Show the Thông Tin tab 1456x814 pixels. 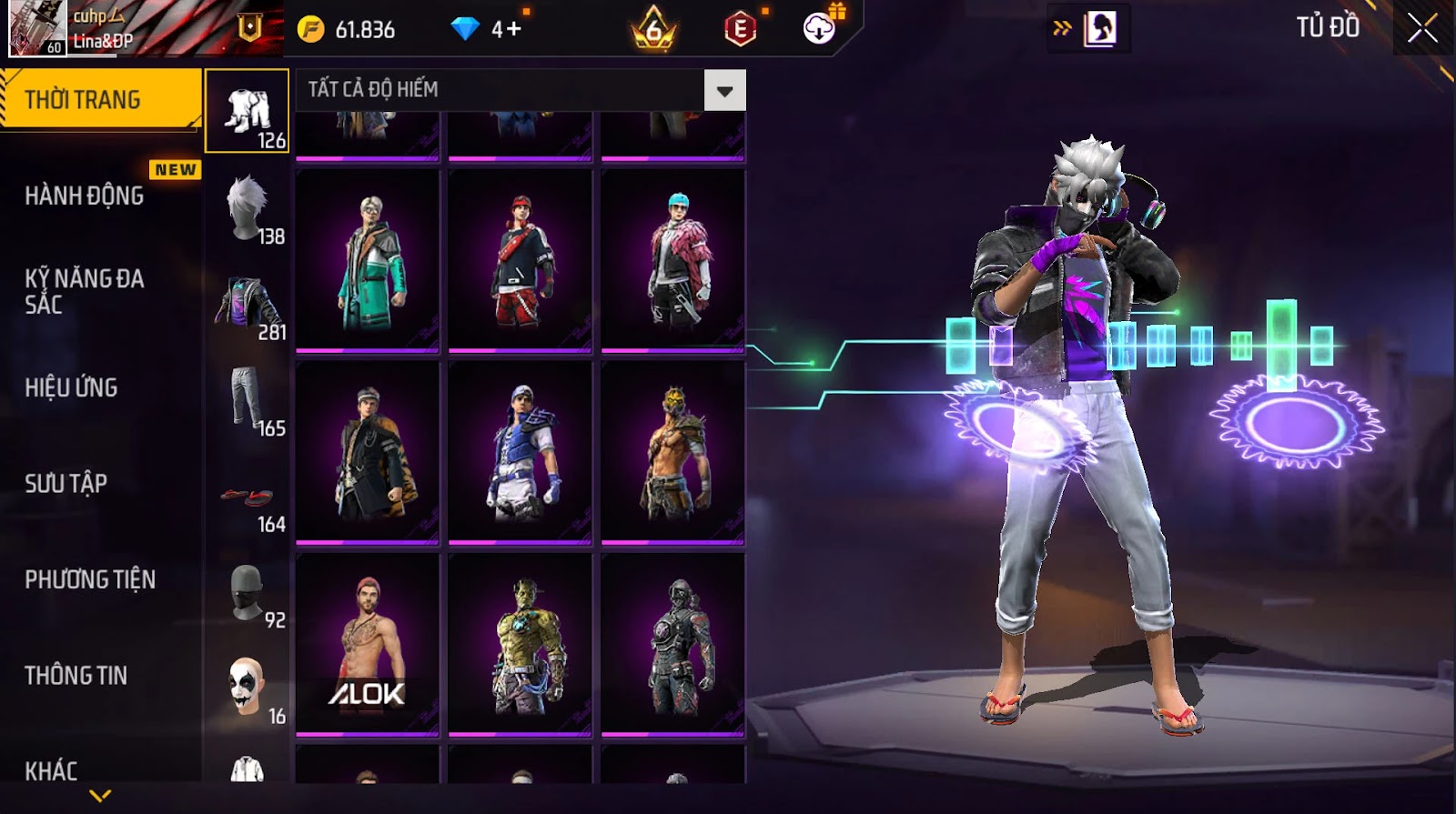[76, 675]
